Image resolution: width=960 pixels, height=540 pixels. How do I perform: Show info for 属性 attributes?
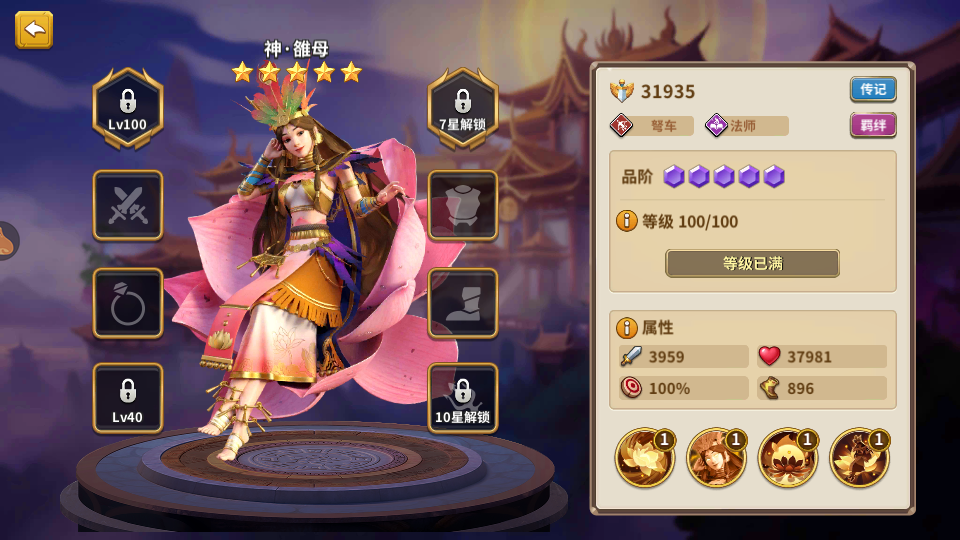click(627, 327)
